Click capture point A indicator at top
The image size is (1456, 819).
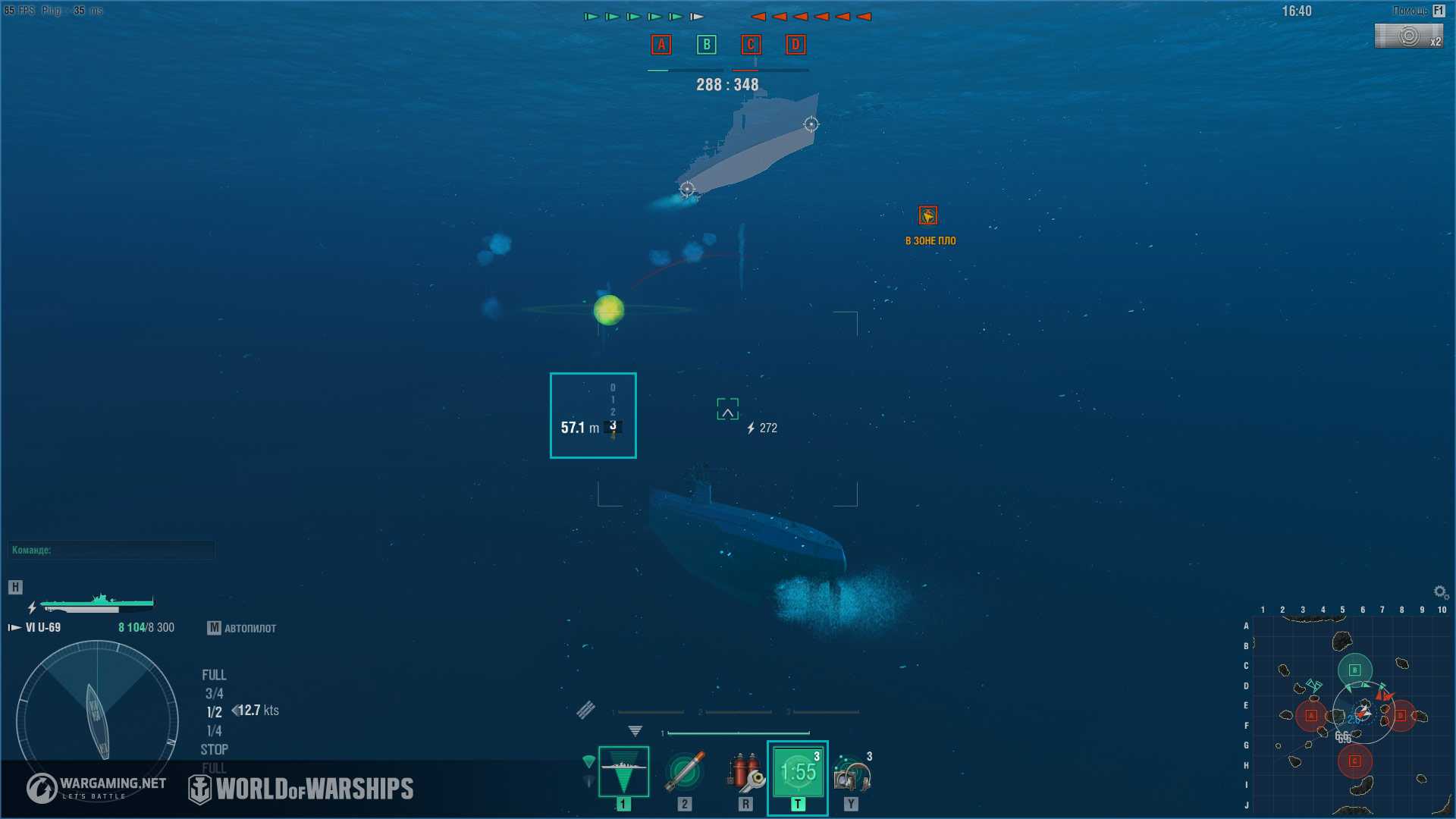tap(661, 45)
